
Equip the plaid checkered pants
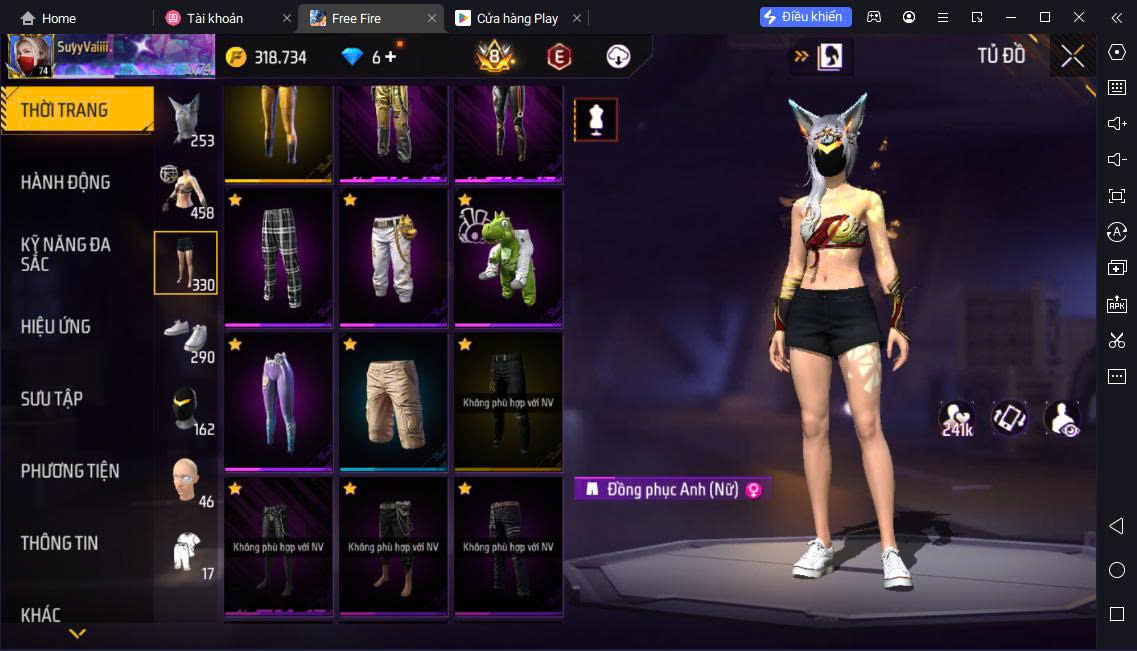tap(279, 257)
